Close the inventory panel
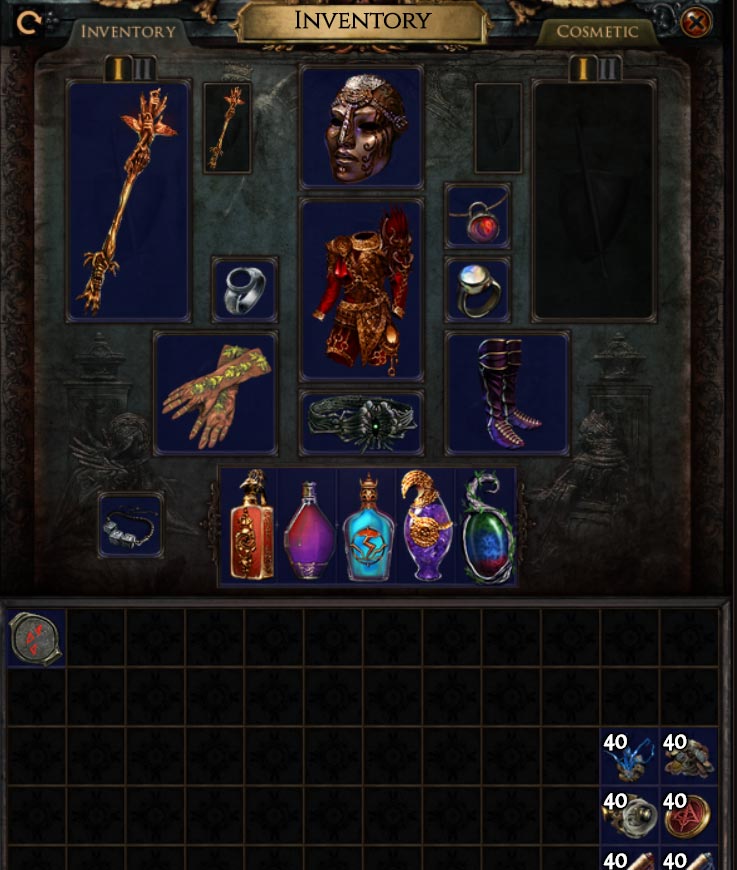 coord(696,22)
